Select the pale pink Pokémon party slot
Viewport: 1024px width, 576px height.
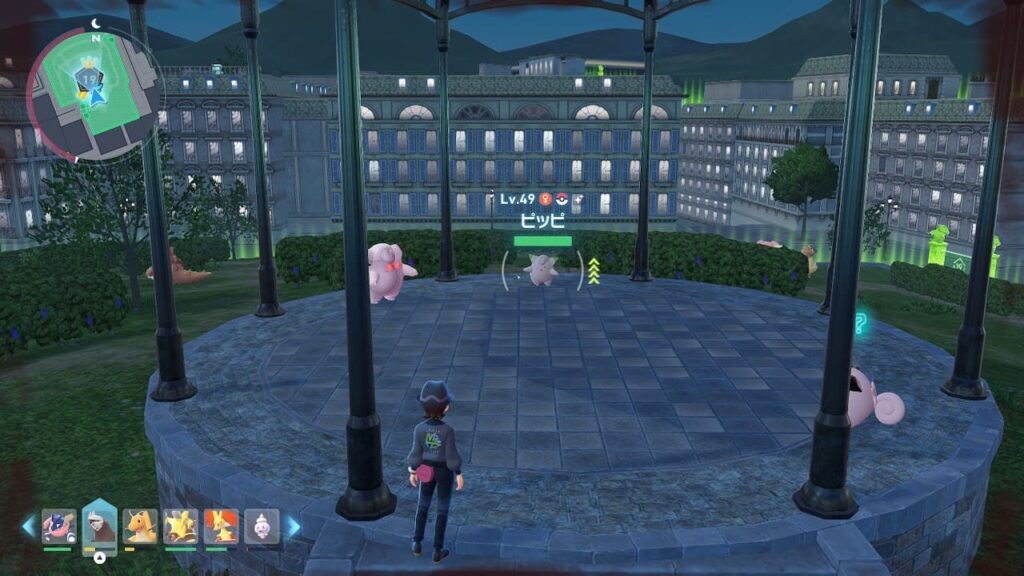262,526
